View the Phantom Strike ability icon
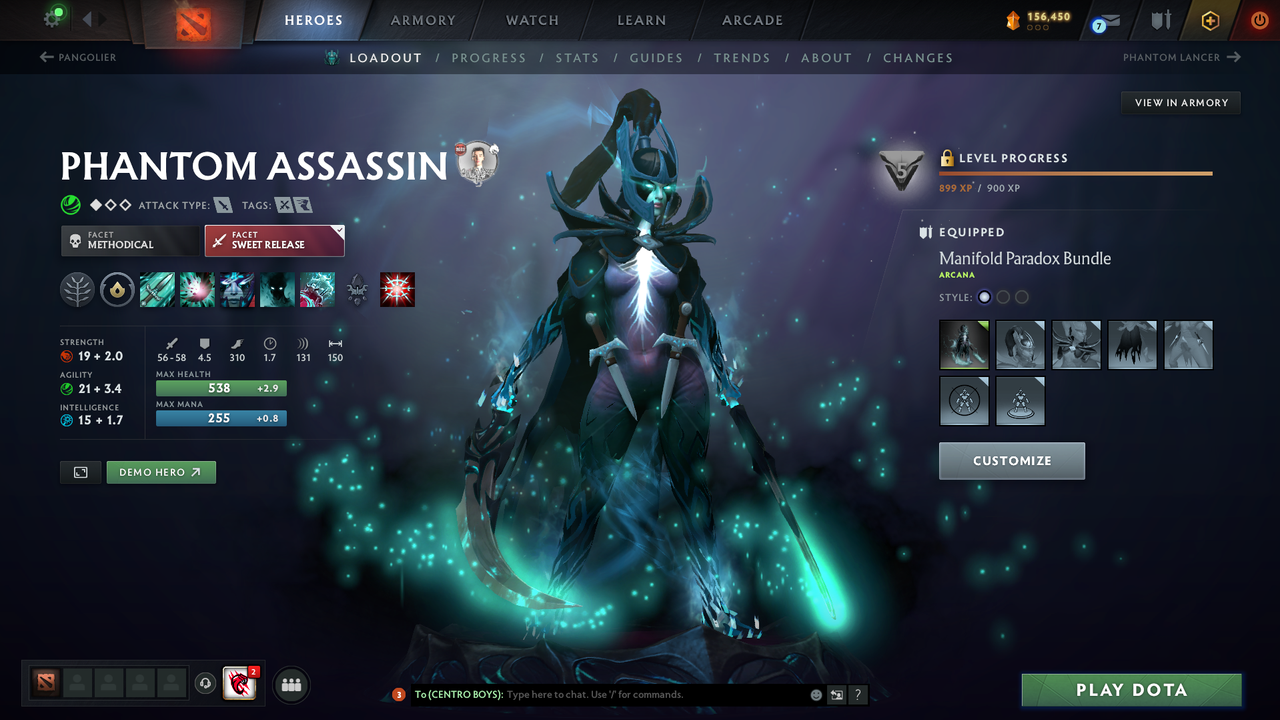 click(197, 290)
